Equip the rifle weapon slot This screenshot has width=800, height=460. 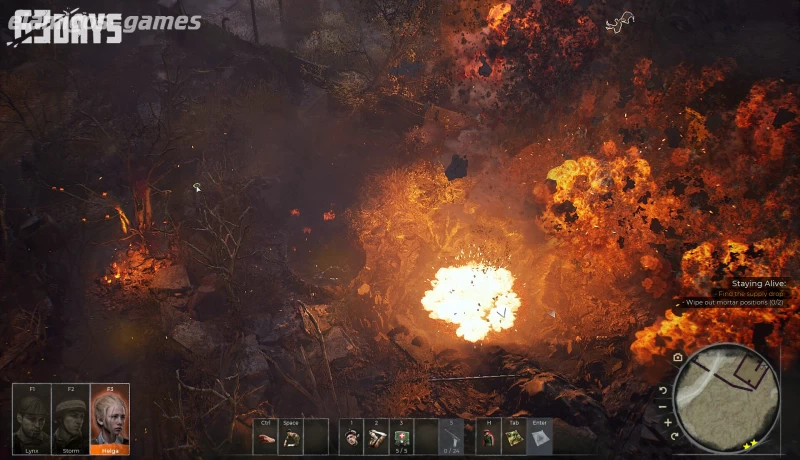(452, 438)
